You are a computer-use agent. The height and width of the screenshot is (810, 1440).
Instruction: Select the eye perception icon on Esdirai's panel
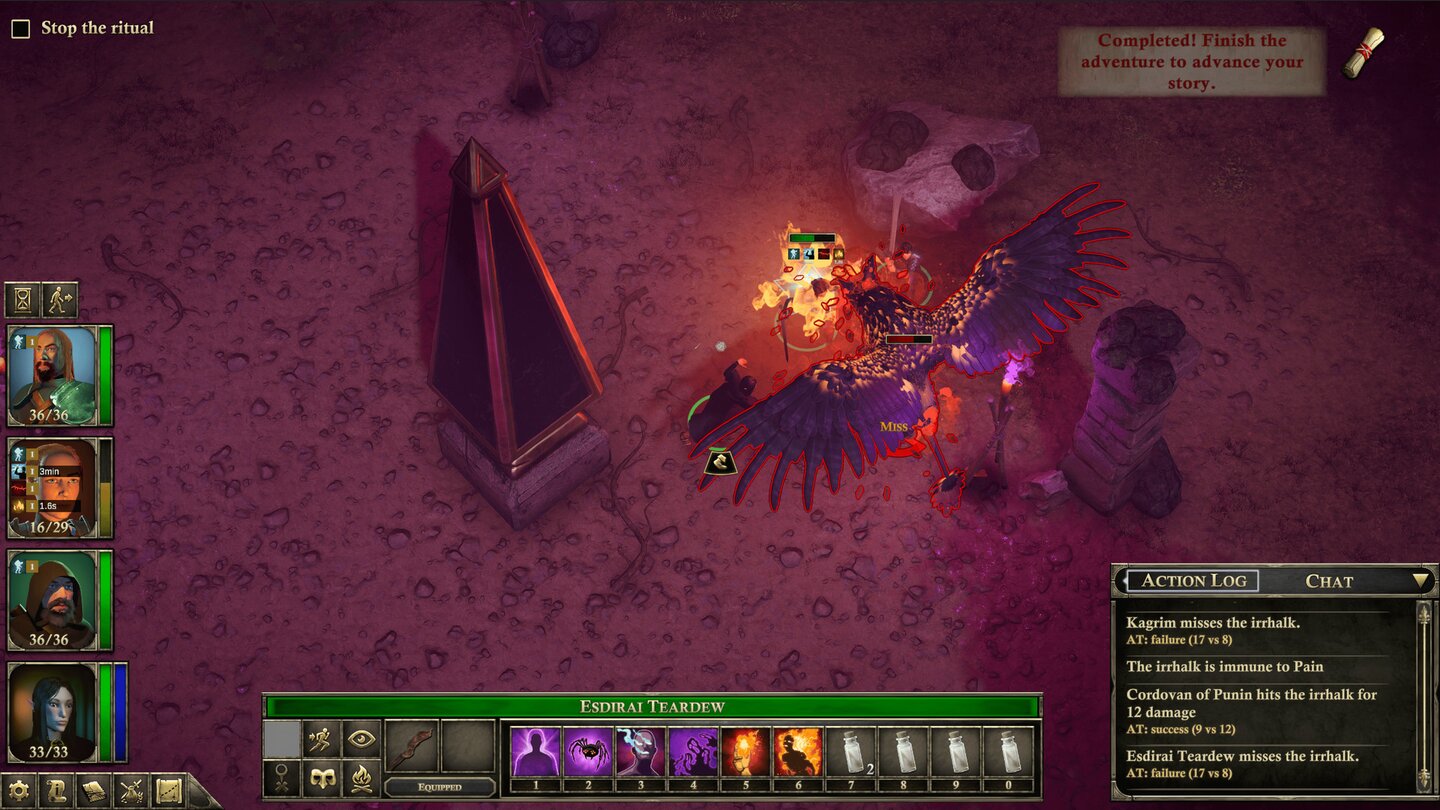pyautogui.click(x=362, y=739)
